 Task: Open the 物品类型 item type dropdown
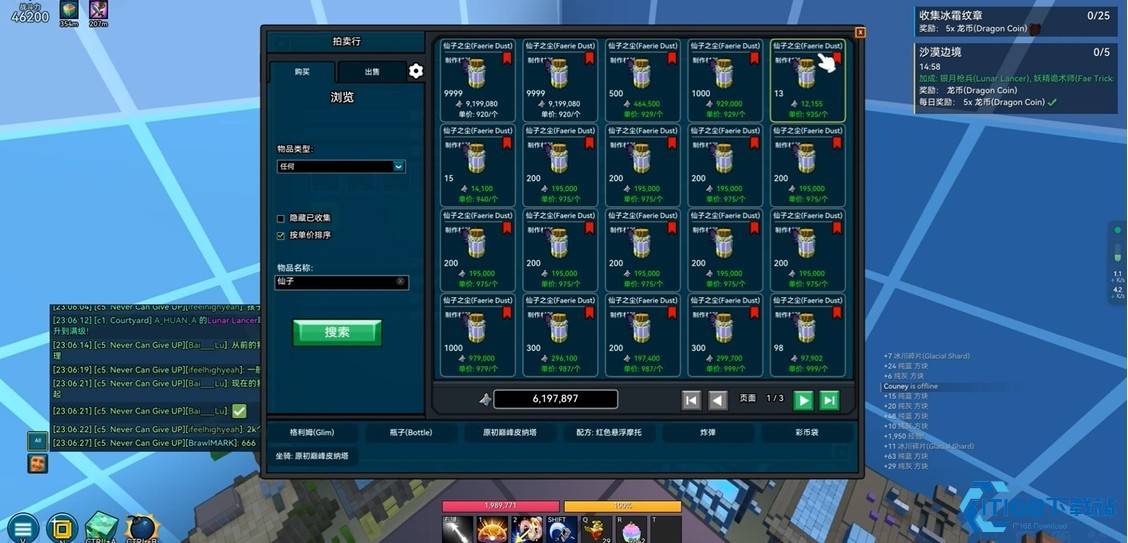[341, 167]
